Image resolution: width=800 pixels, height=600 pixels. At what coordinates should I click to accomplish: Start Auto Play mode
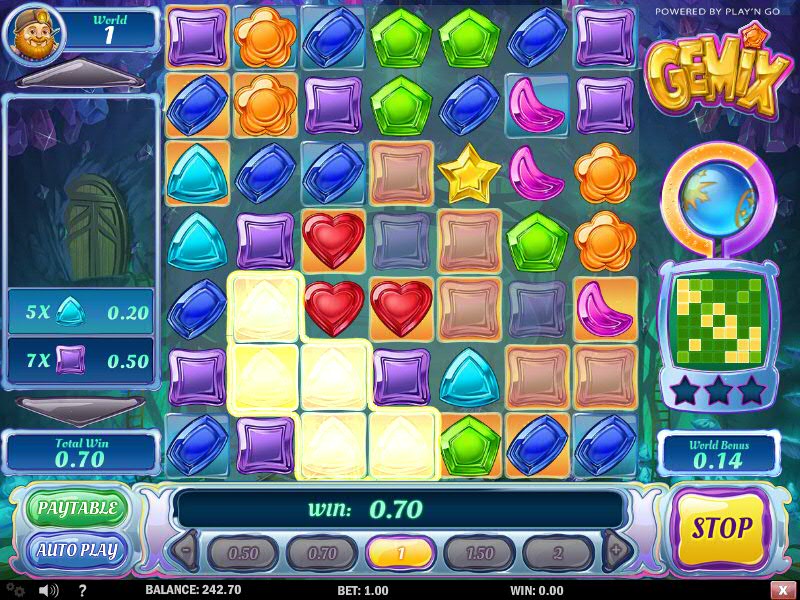click(x=77, y=550)
